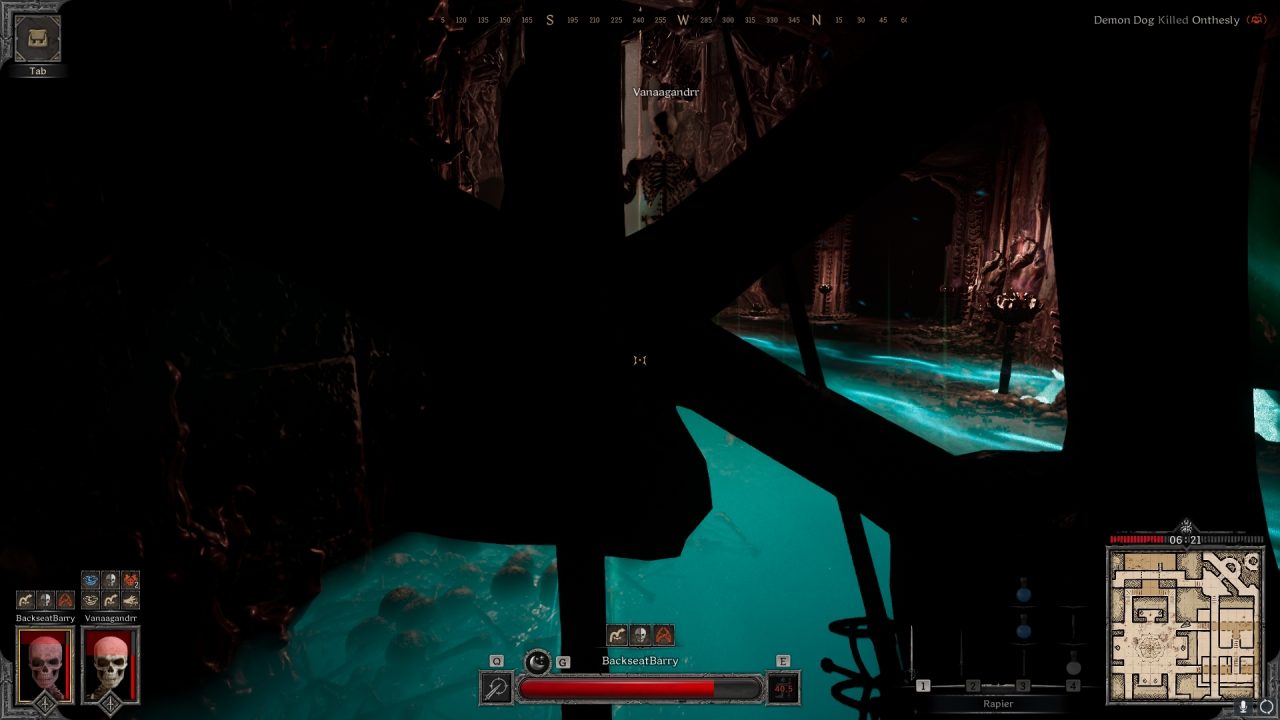Toggle the microphone icon below the minimap

coord(1243,706)
